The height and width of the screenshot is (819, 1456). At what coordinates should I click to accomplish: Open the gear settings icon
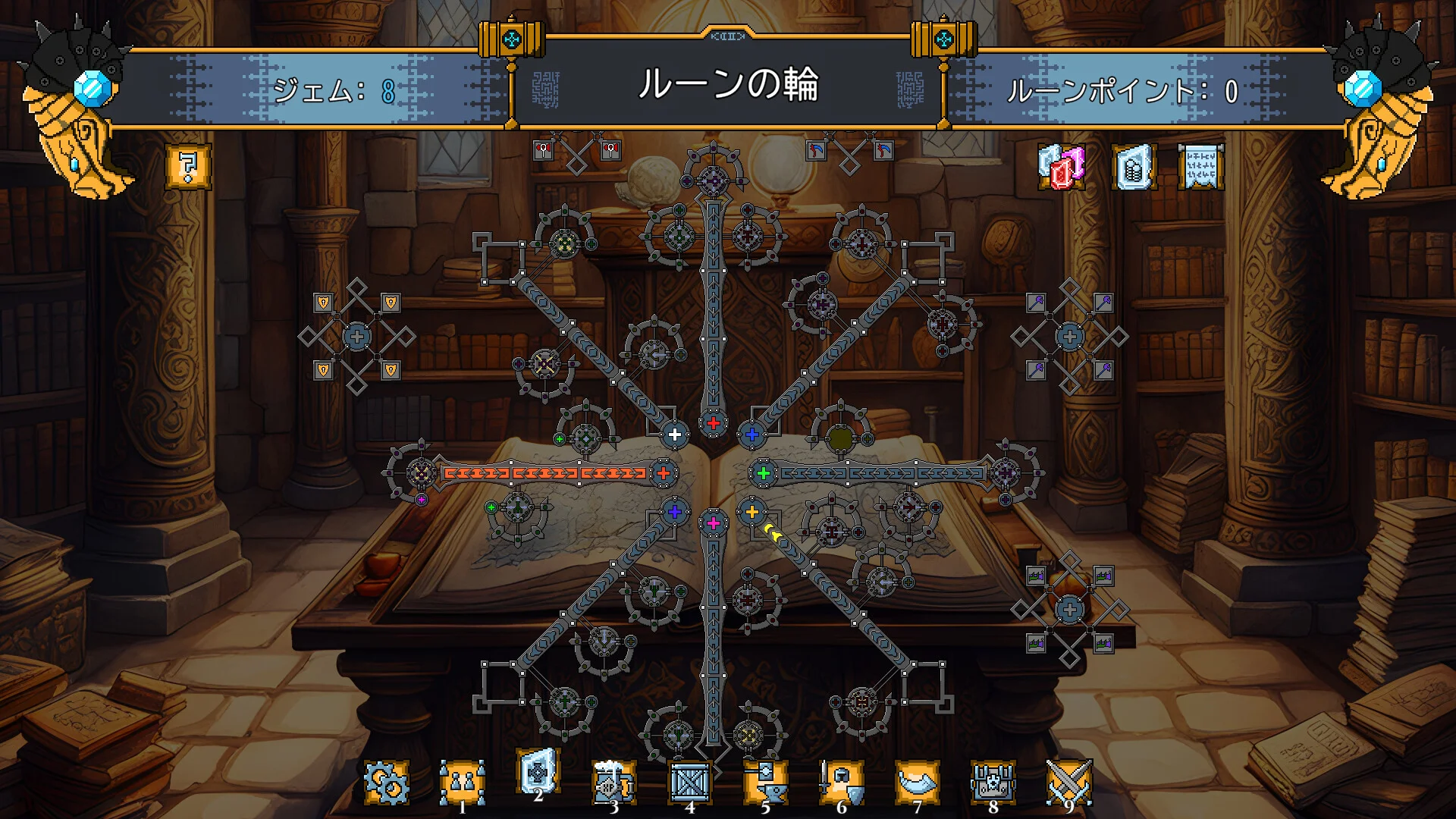(387, 783)
